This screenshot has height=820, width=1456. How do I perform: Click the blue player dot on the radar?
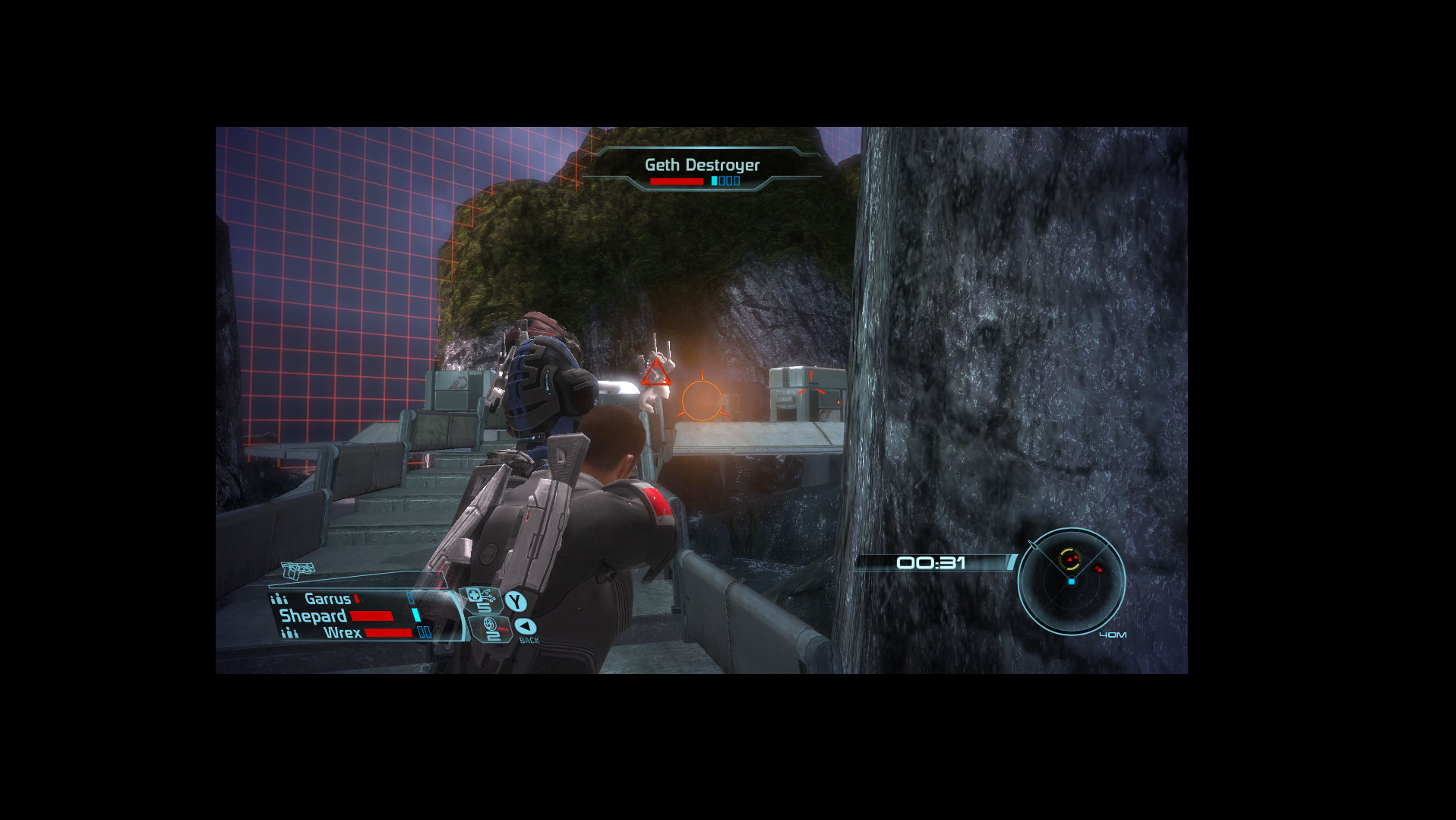[x=1072, y=581]
